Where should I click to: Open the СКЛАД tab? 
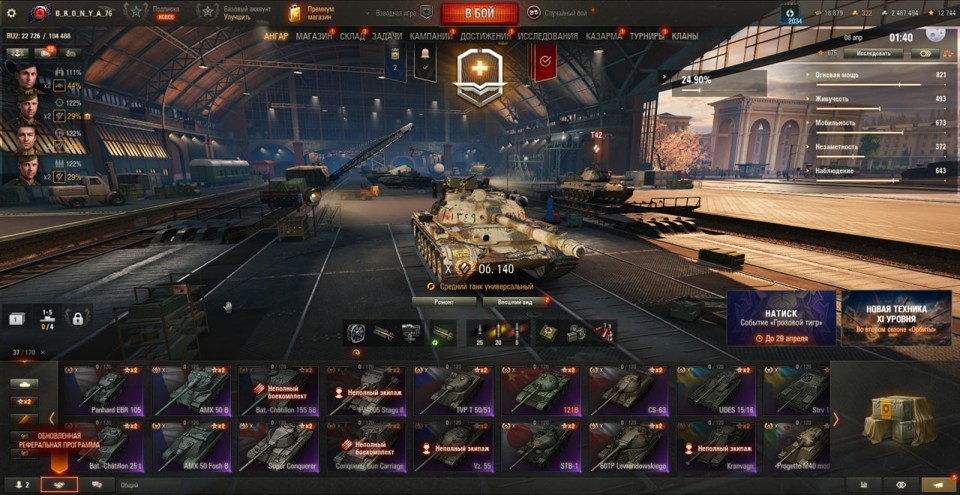tap(352, 36)
